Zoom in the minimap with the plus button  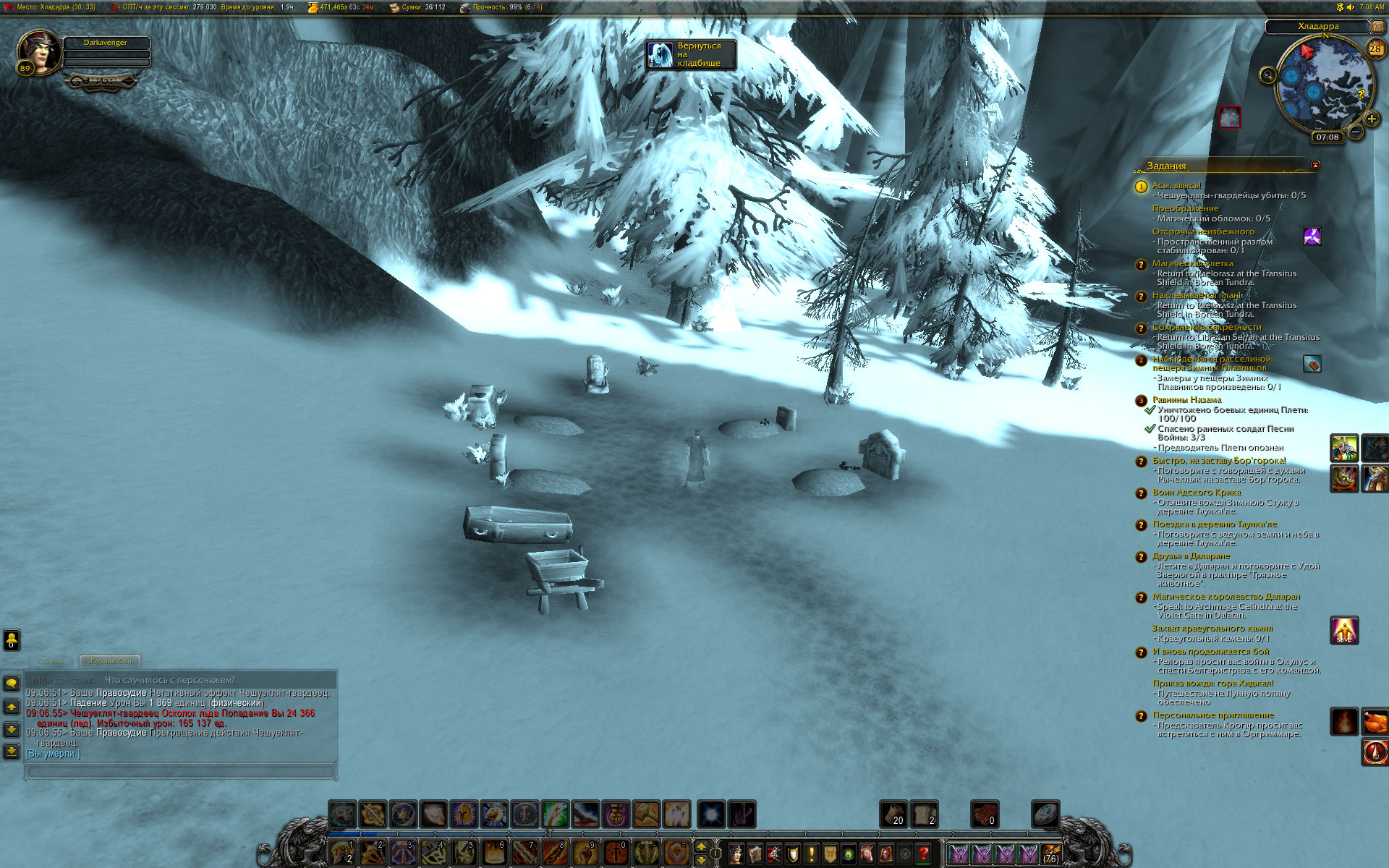1371,119
